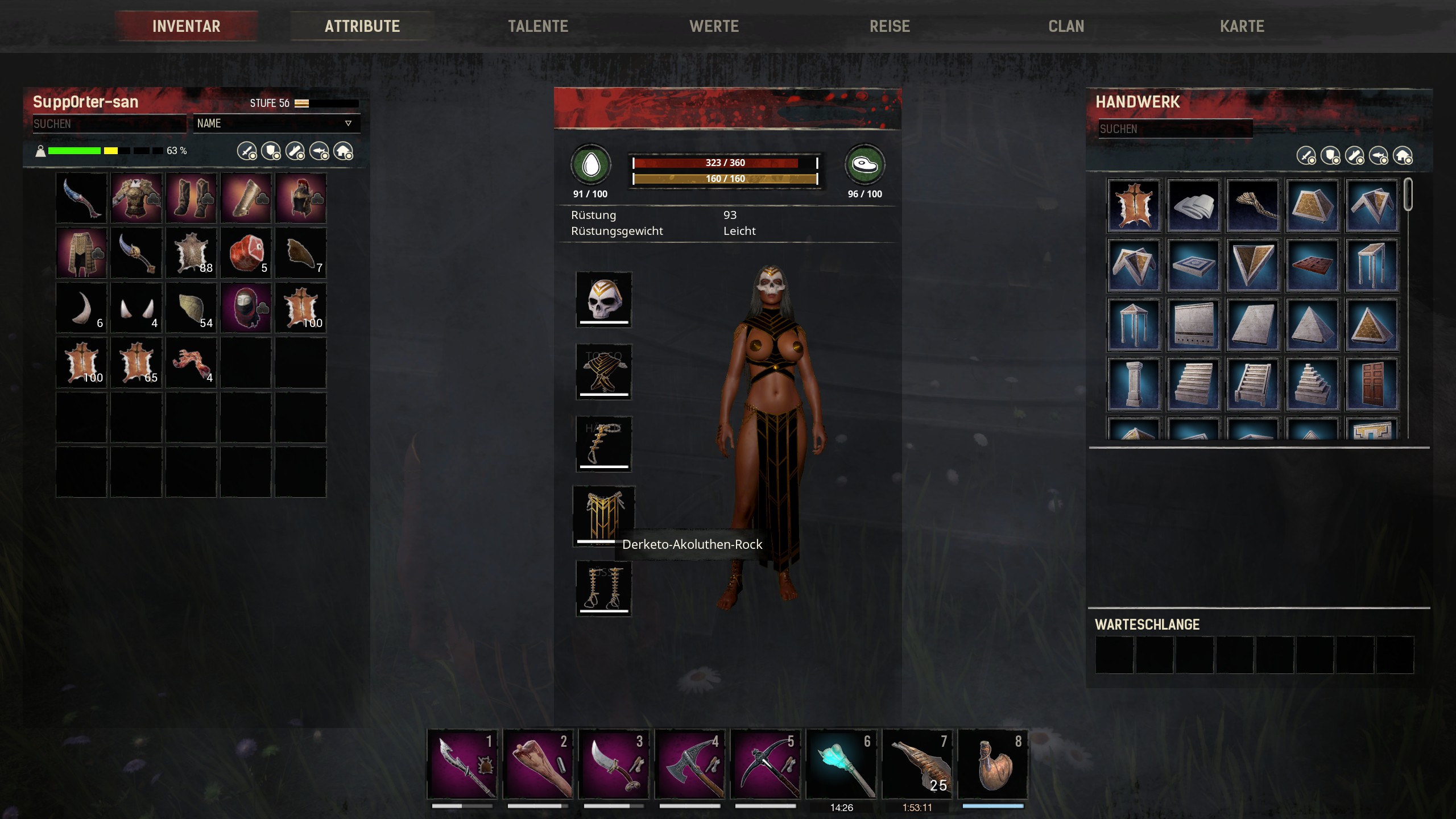
Task: Select the skull mask helmet slot
Action: tap(603, 299)
